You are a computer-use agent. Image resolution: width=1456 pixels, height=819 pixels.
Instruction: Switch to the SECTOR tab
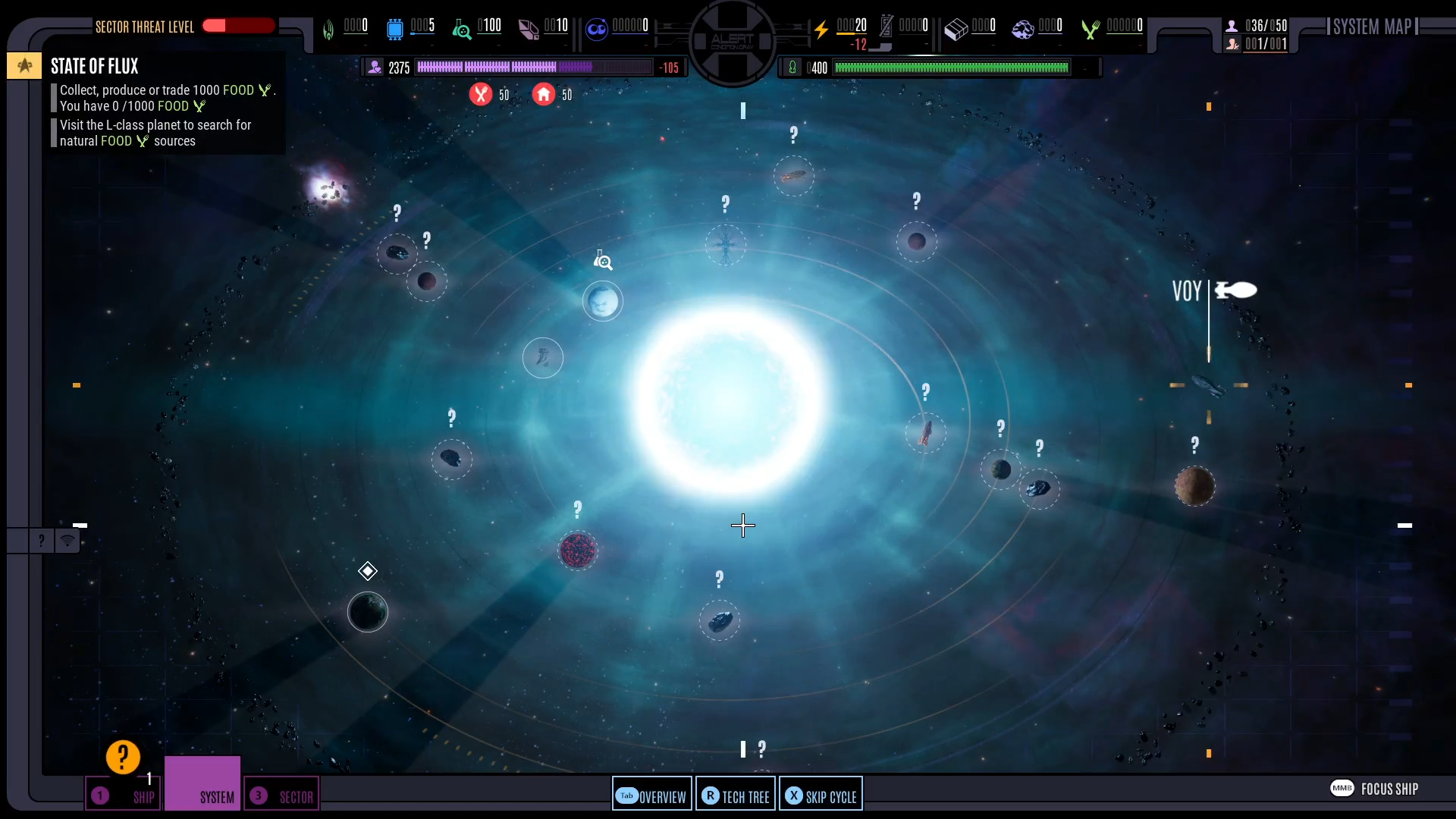282,795
